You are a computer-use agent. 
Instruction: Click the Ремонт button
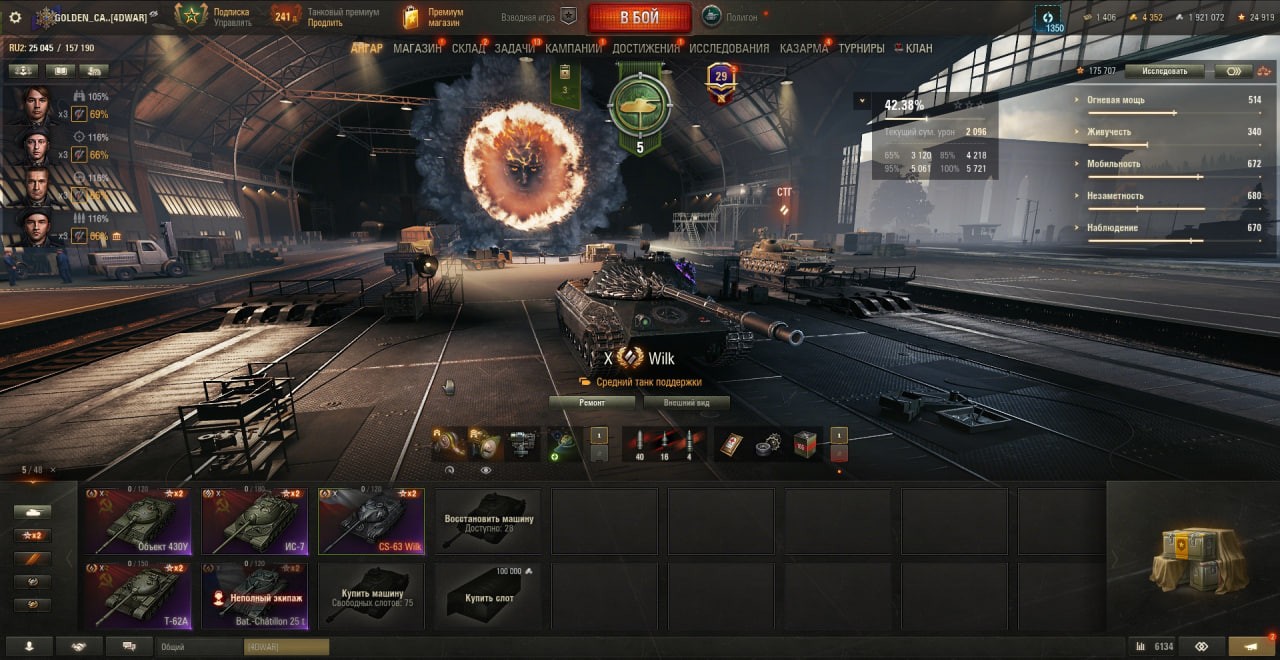[592, 403]
